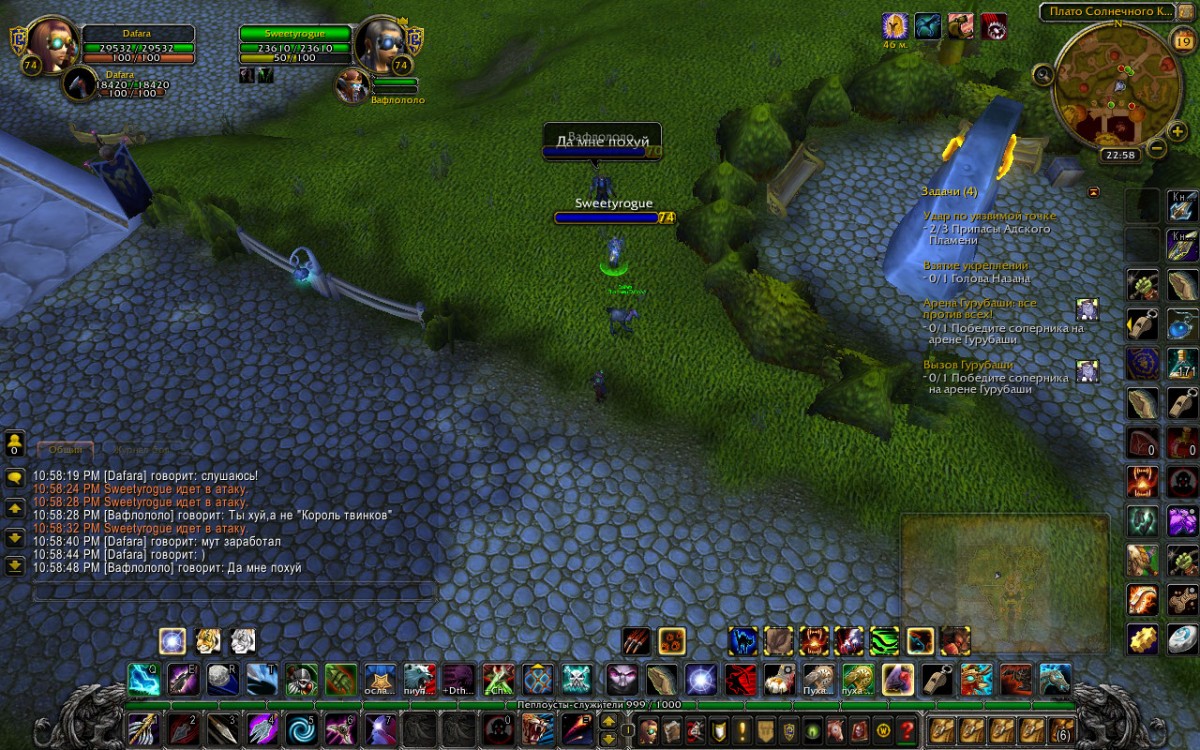Open the quest Вызов Гурубаши
Screen dimensions: 1200x750
point(968,365)
